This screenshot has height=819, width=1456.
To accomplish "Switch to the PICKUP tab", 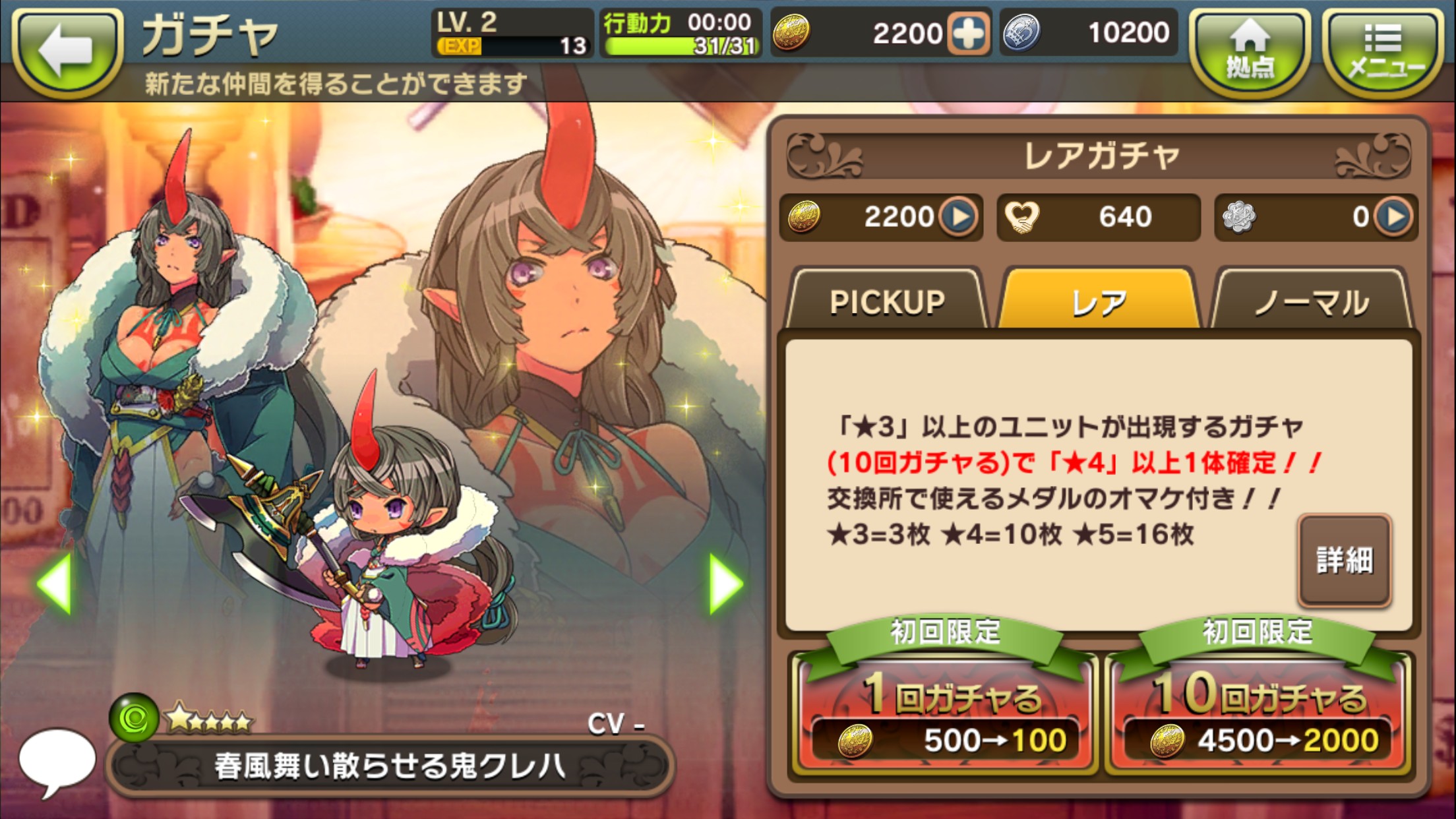I will [887, 302].
